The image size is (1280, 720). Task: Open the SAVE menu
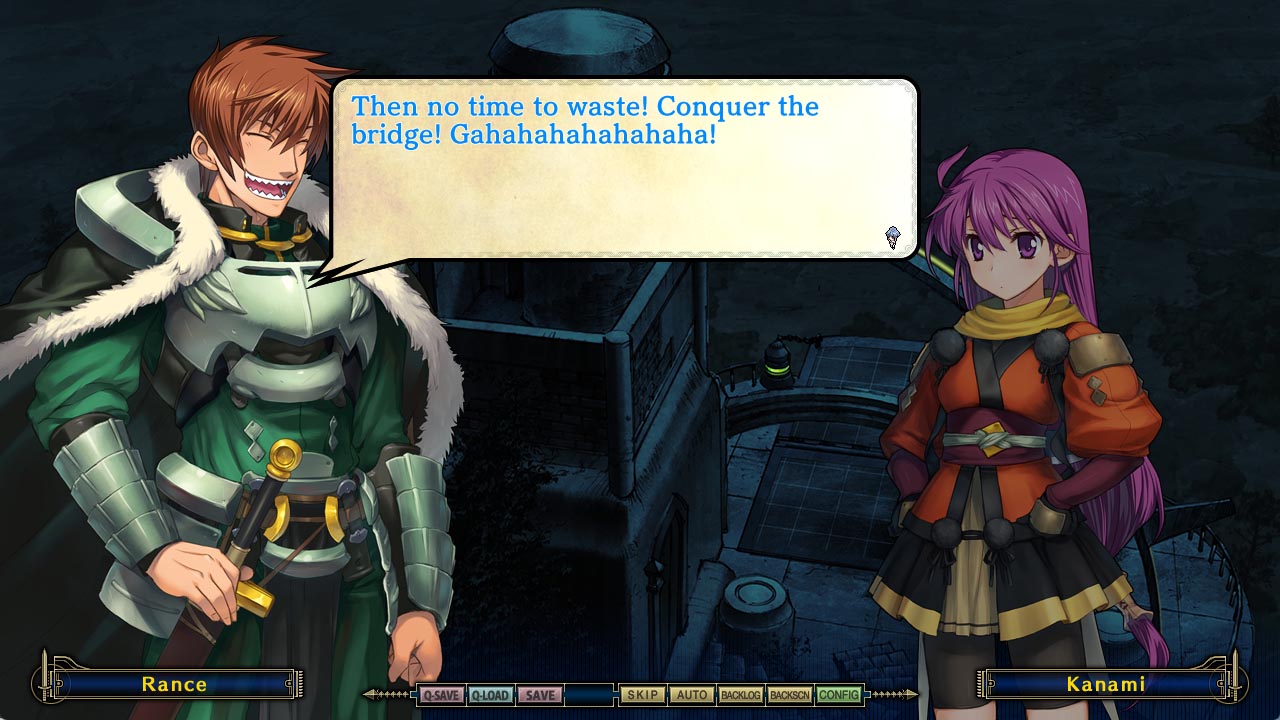point(539,695)
